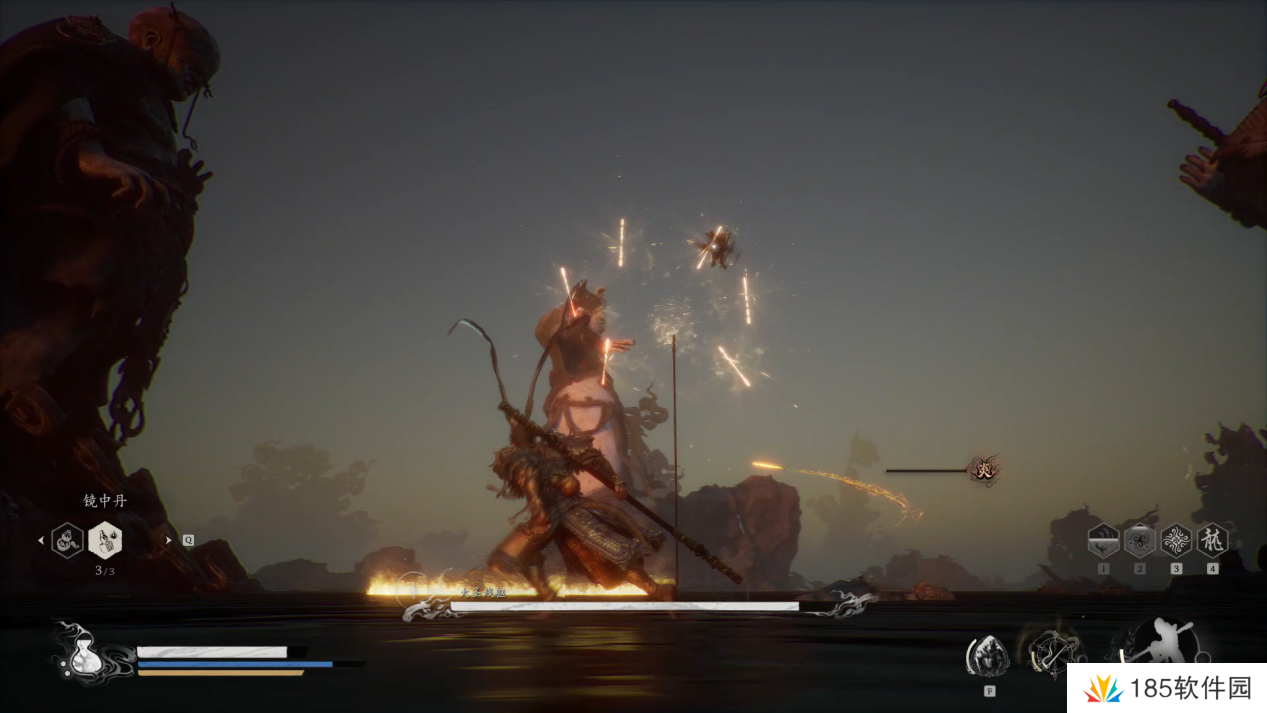This screenshot has width=1267, height=713.
Task: Activate the first spell slot above key 1
Action: tap(1103, 541)
